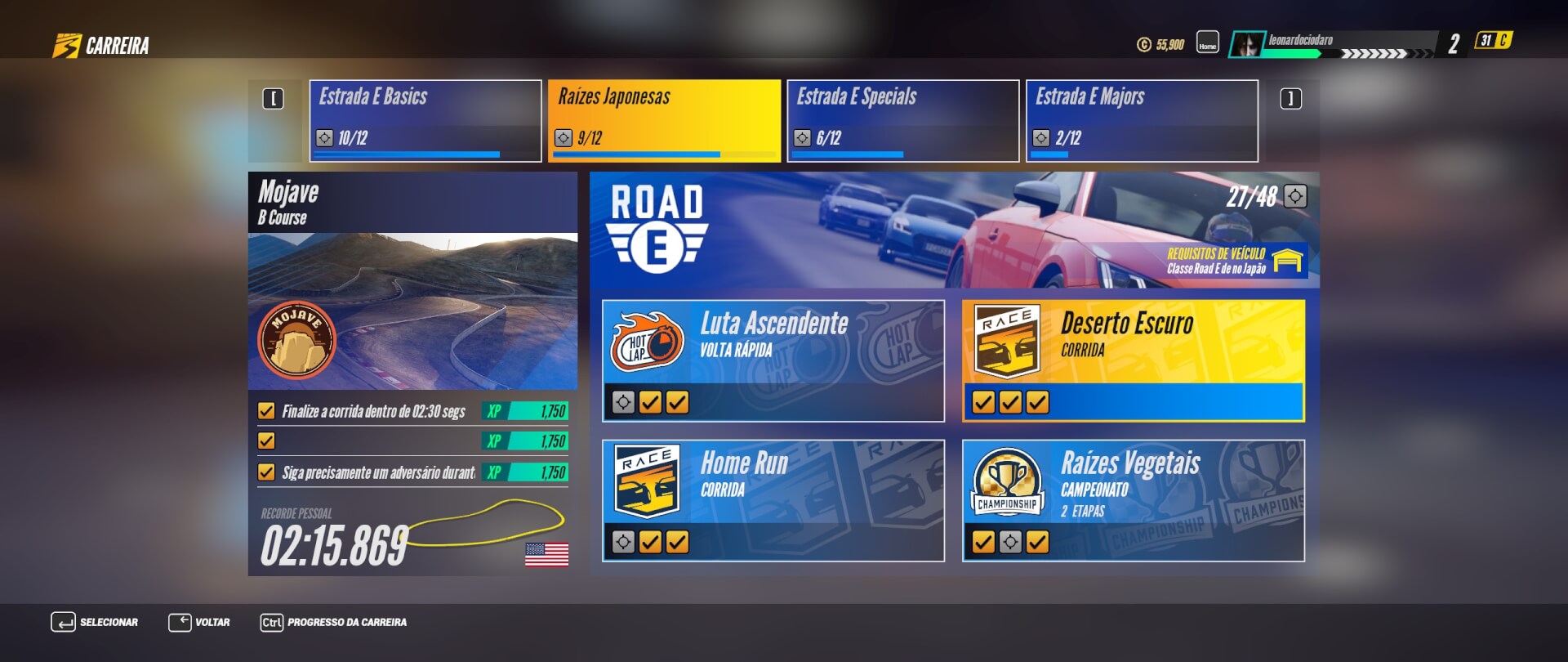
Task: Switch to the Estrada E Basics tab
Action: (x=425, y=120)
